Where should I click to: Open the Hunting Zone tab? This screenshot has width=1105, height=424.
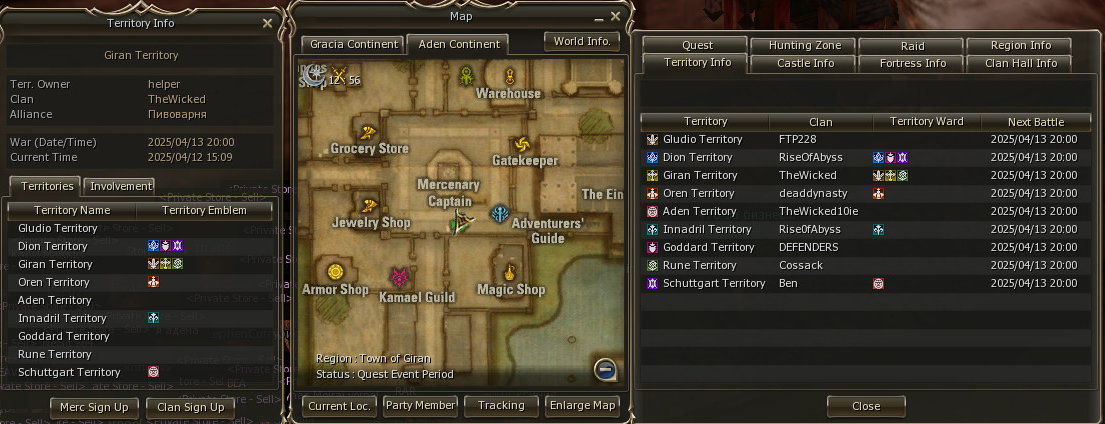(805, 45)
